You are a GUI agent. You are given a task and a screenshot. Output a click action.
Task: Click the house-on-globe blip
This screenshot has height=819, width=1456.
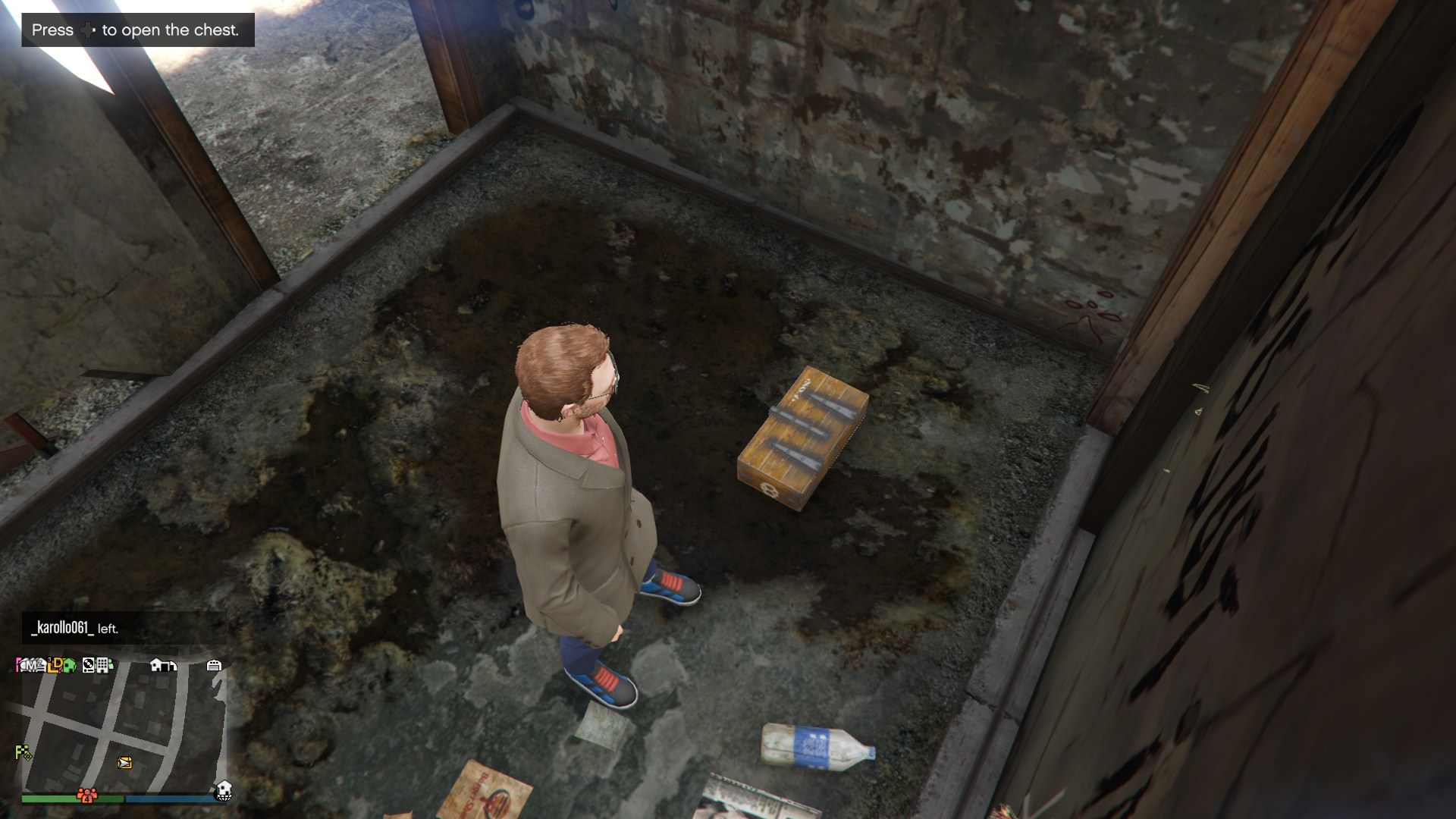click(x=224, y=791)
